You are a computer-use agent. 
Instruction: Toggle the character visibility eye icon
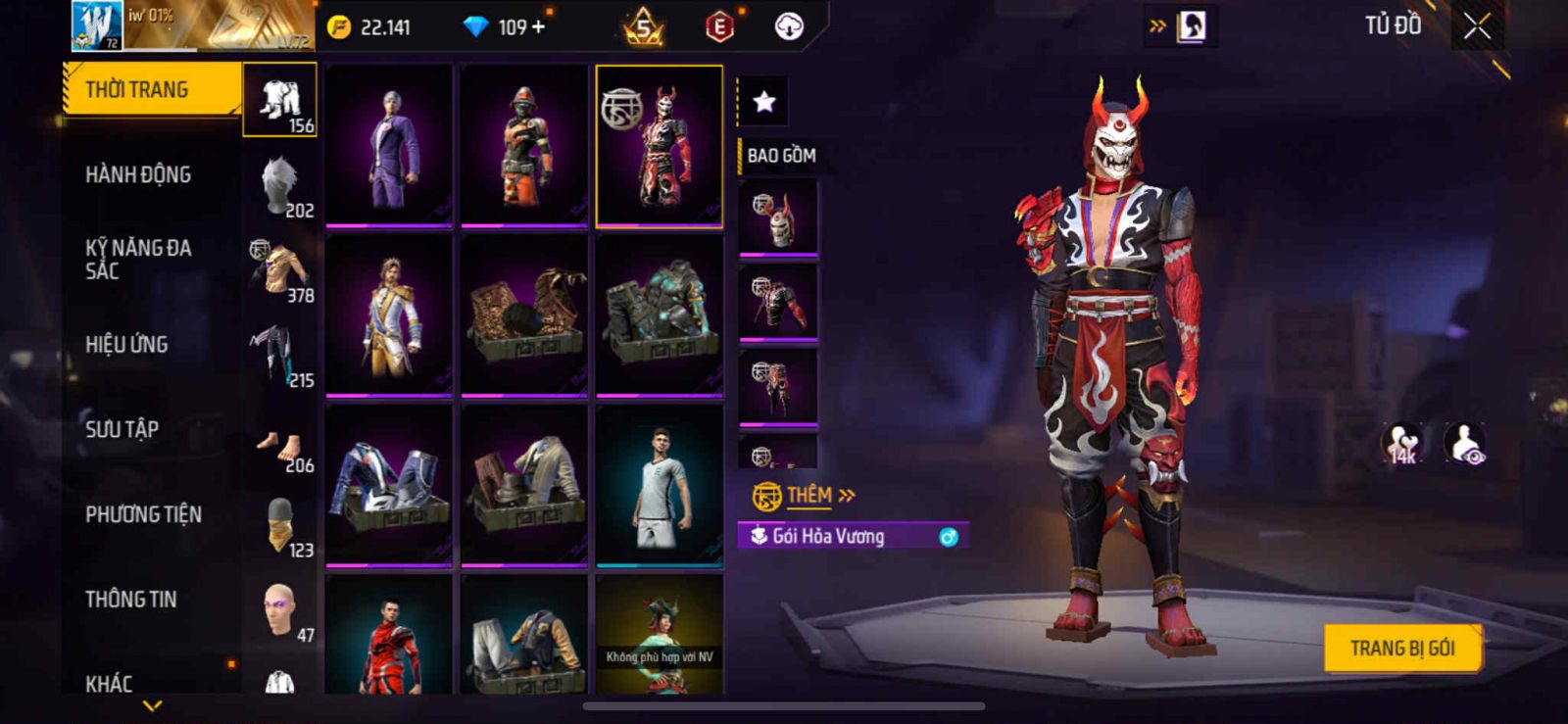tap(1465, 444)
